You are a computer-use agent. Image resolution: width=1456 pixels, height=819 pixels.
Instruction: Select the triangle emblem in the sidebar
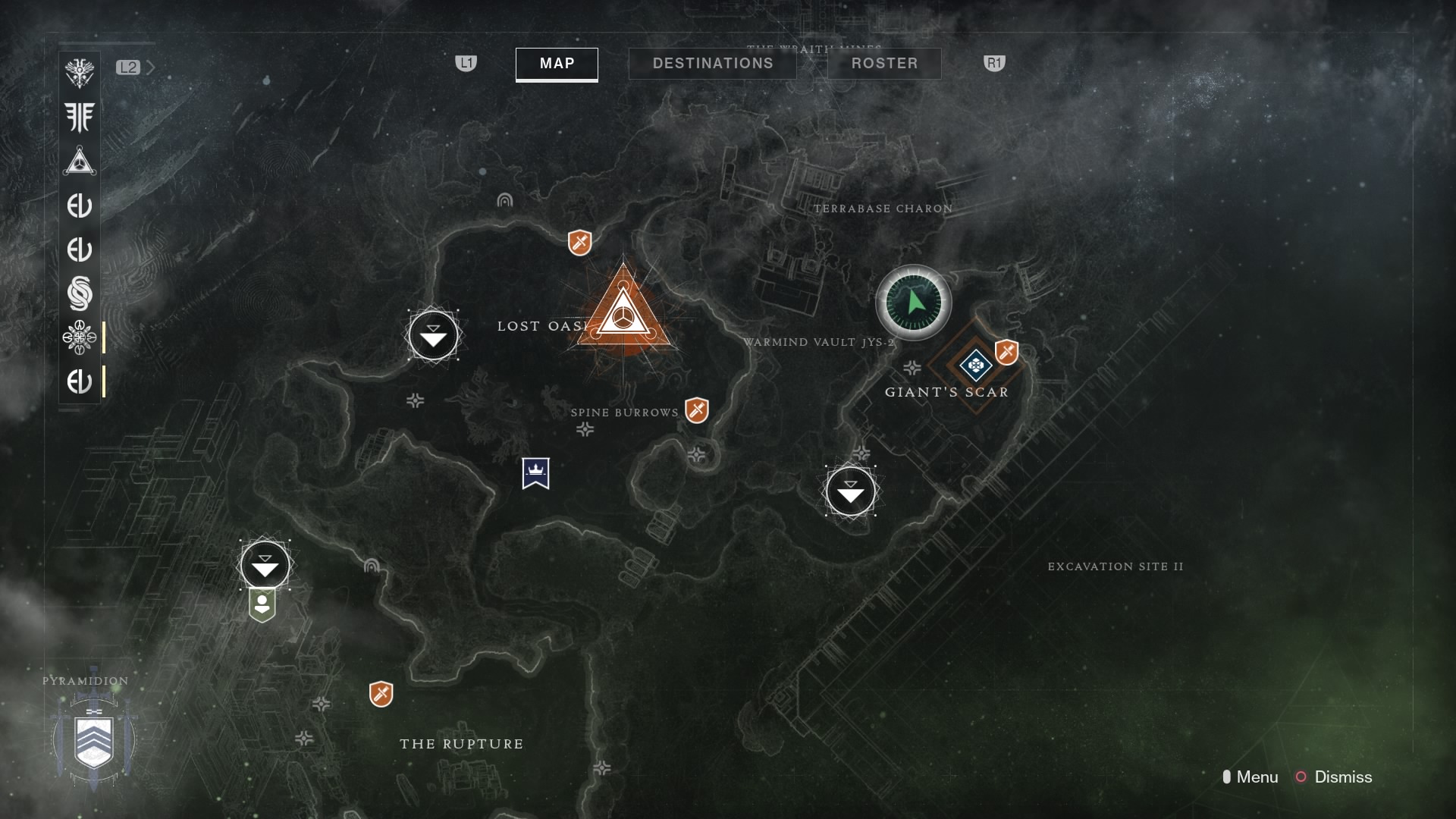80,162
